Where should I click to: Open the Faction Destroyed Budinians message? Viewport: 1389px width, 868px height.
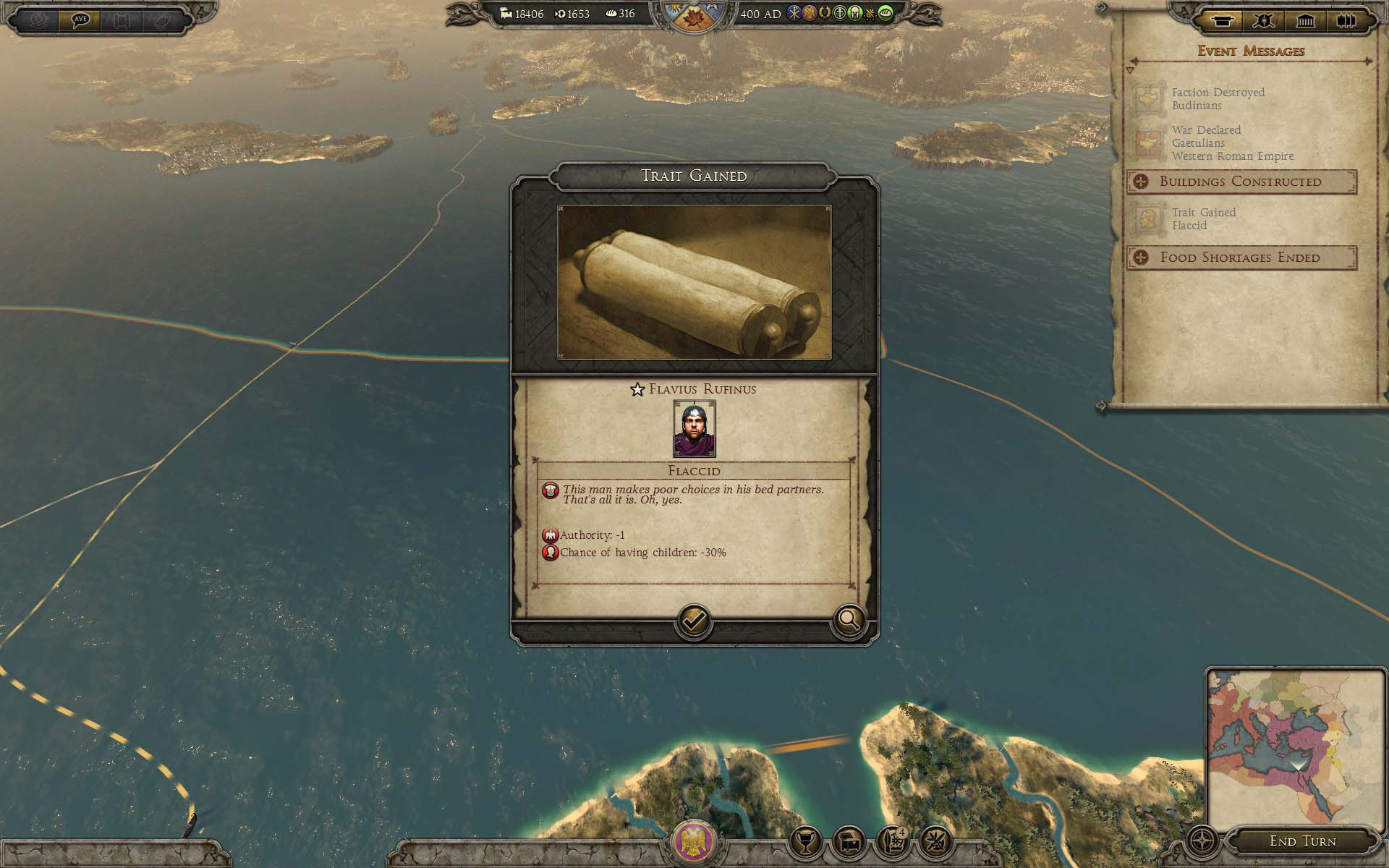1218,98
